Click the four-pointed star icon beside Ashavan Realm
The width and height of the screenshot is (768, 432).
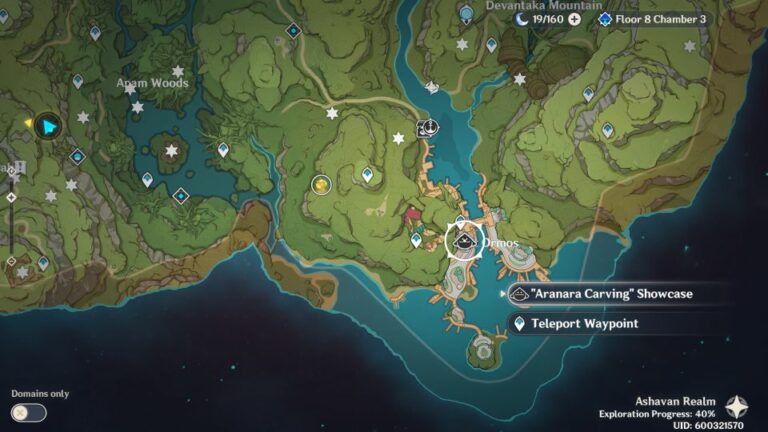point(737,406)
